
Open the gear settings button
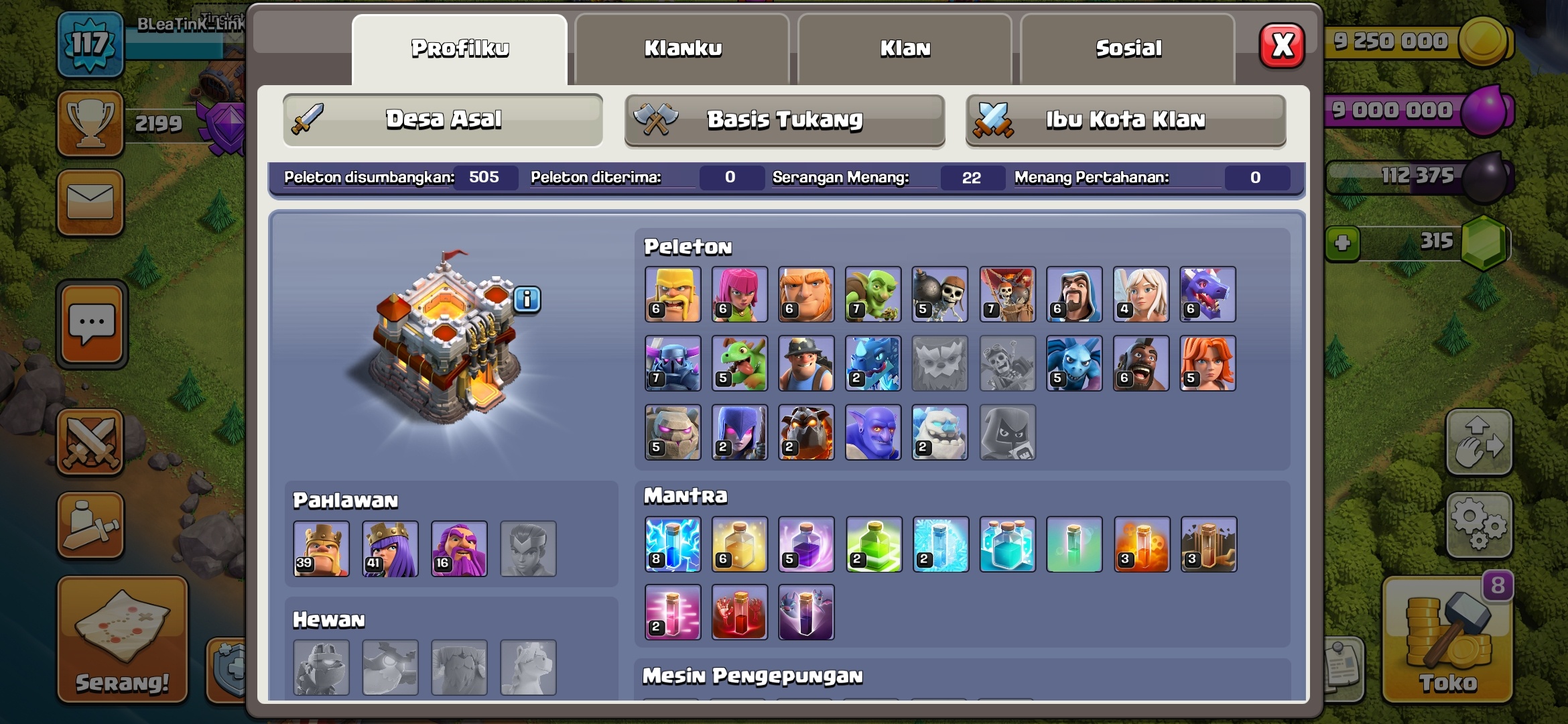[x=1479, y=525]
